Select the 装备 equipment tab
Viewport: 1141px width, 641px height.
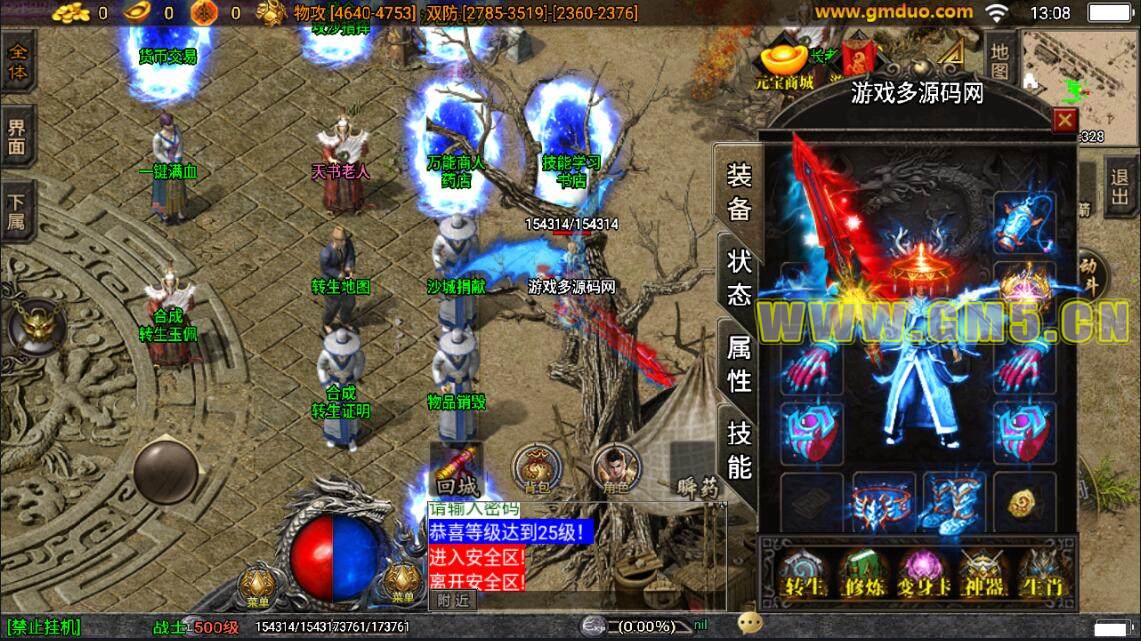739,192
